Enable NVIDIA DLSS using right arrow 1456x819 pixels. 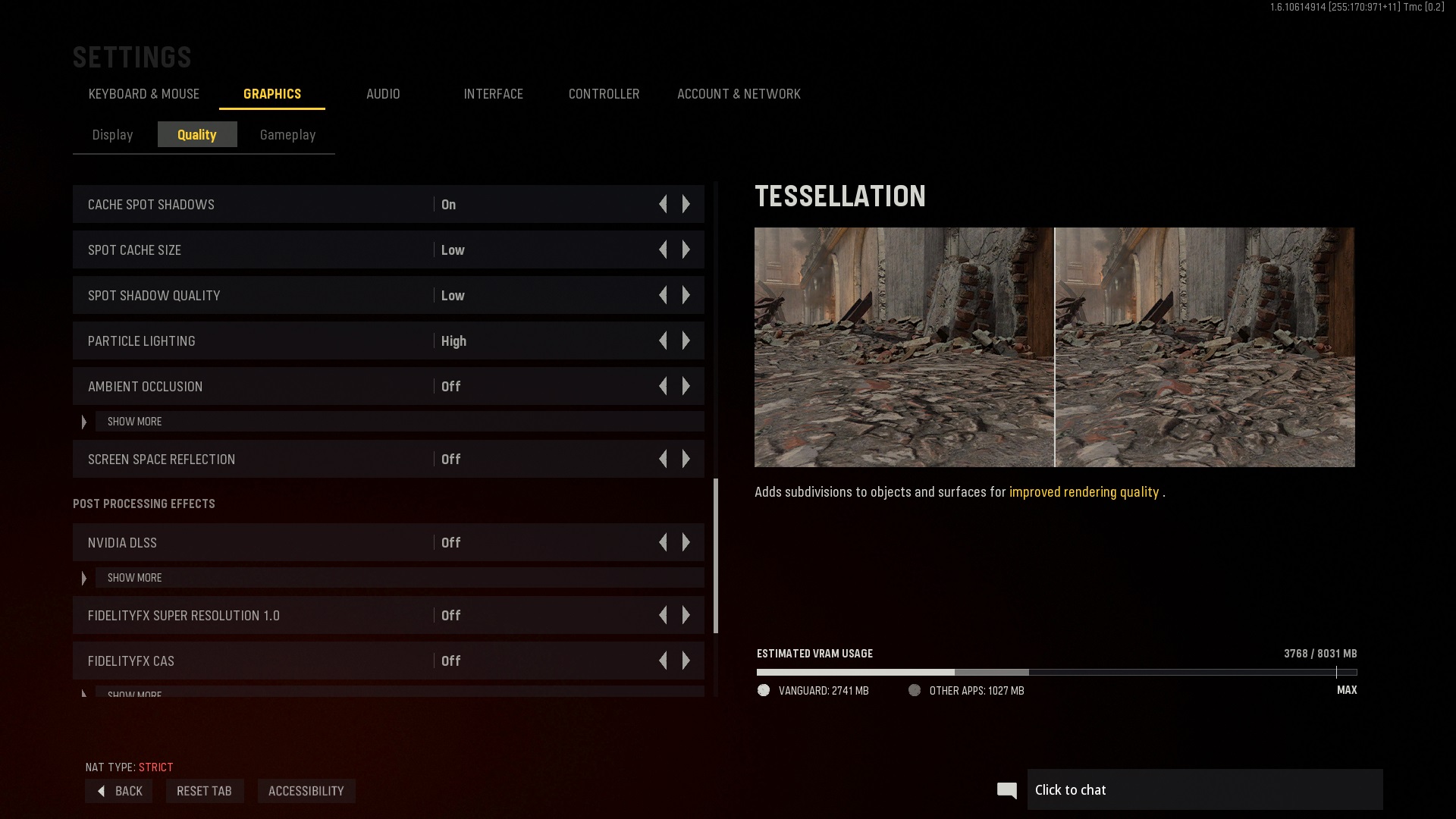pos(686,543)
